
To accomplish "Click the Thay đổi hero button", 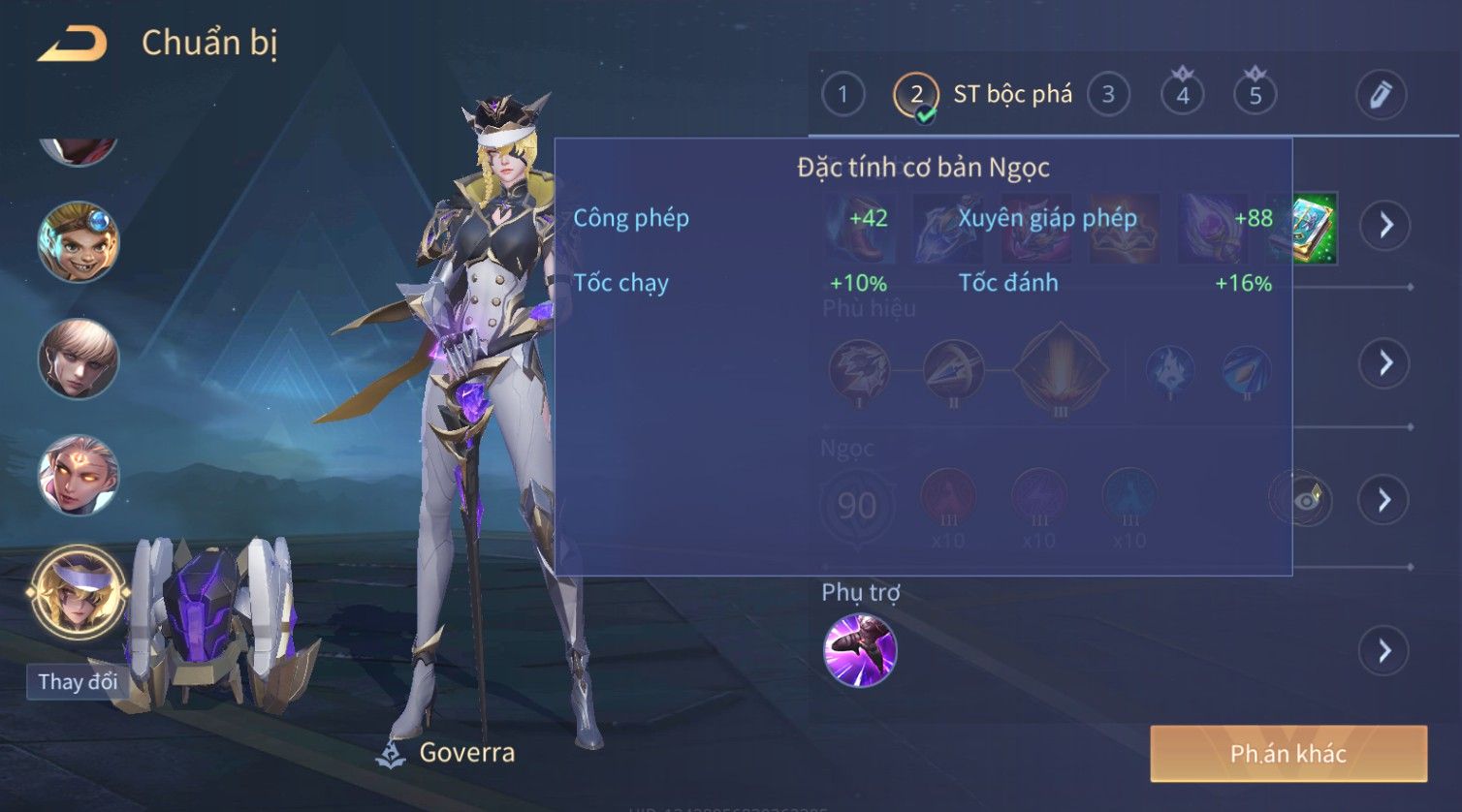I will tap(78, 681).
